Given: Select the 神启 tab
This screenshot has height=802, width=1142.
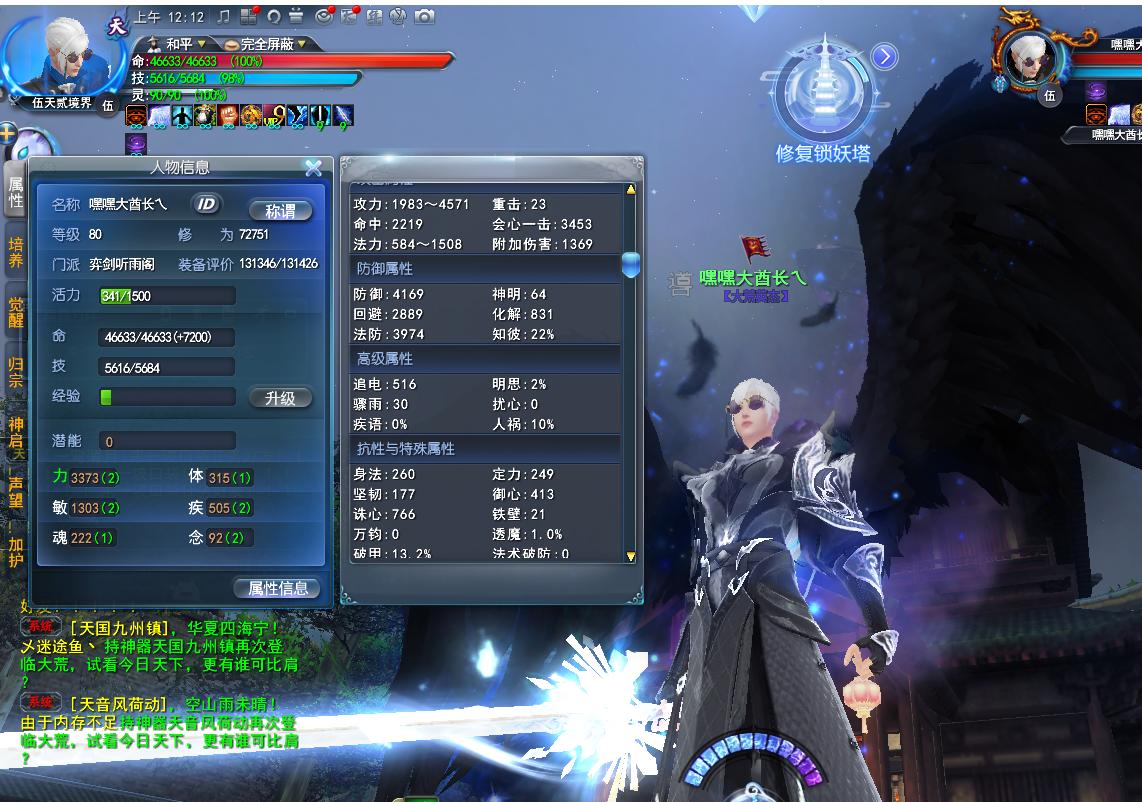Looking at the screenshot, I should coord(15,431).
